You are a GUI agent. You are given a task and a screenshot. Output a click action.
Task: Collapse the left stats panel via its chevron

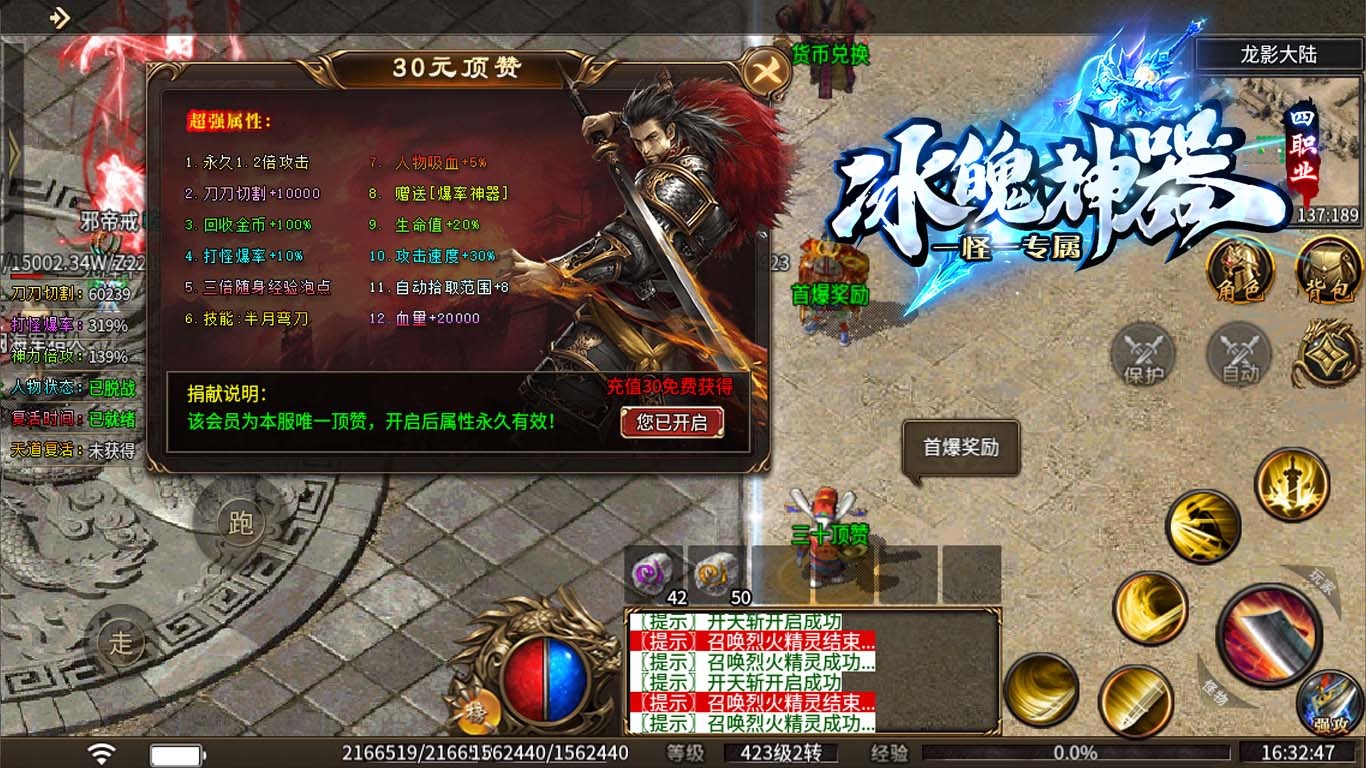point(12,155)
